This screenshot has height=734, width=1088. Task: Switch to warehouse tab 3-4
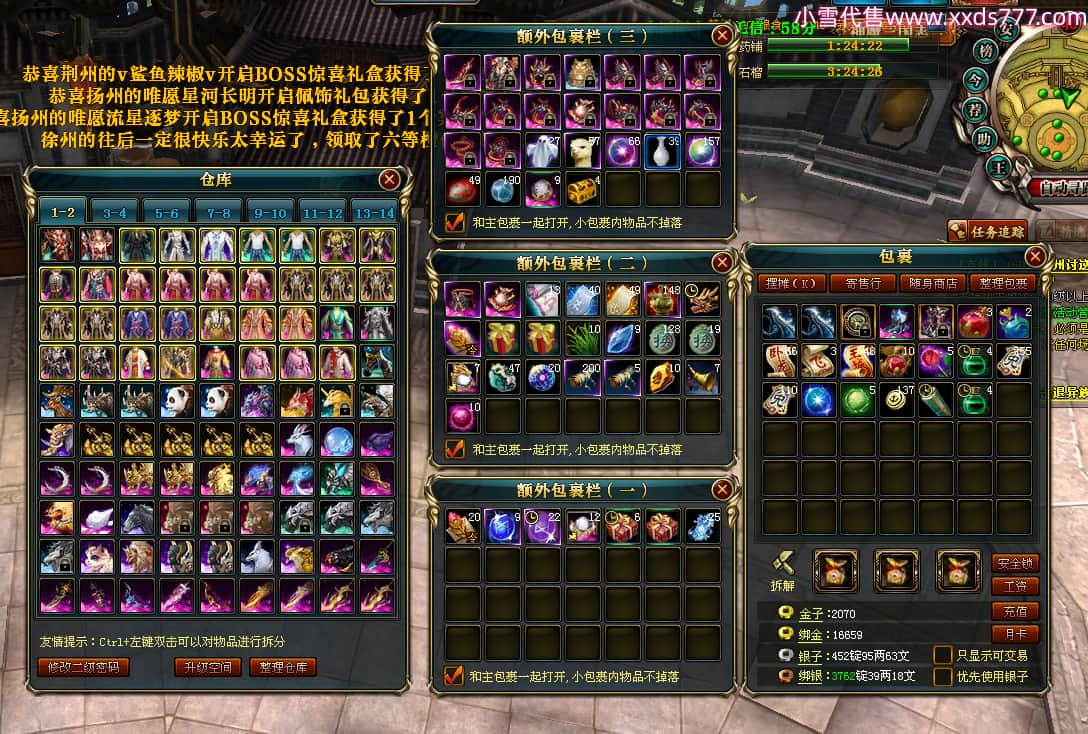click(x=114, y=212)
